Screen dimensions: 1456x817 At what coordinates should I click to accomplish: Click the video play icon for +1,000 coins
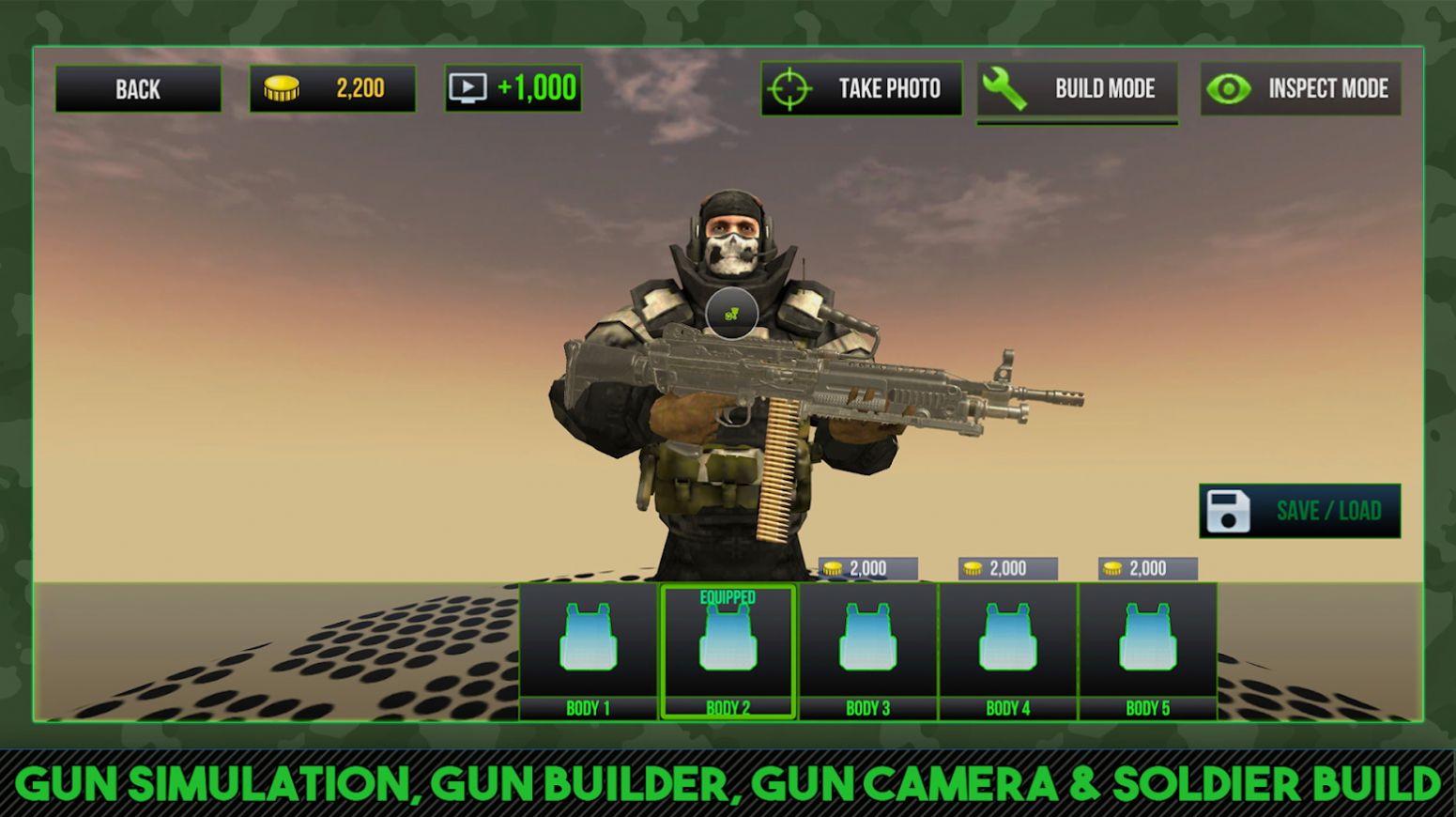(468, 87)
